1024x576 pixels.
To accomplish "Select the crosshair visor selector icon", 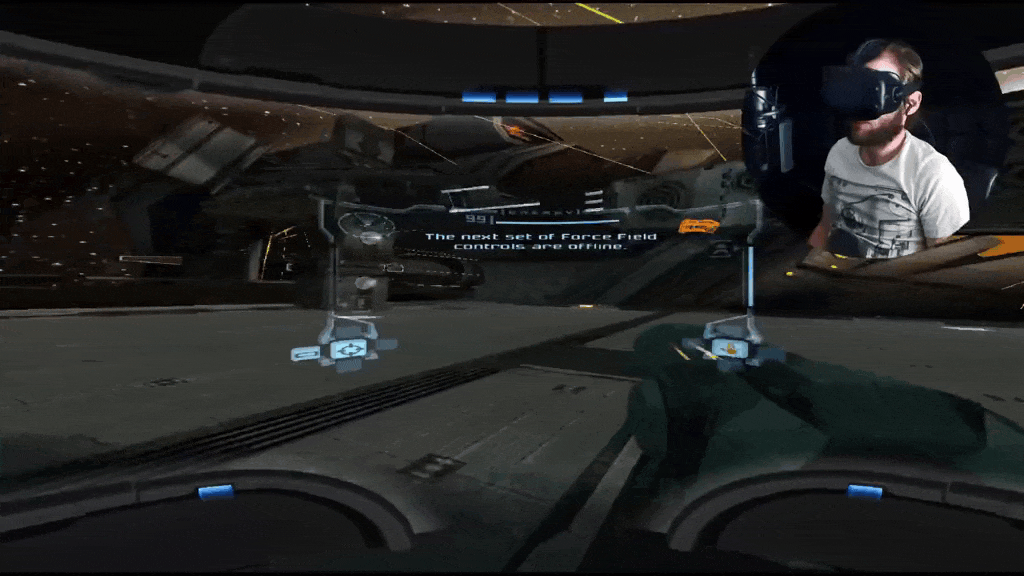I will (x=348, y=349).
